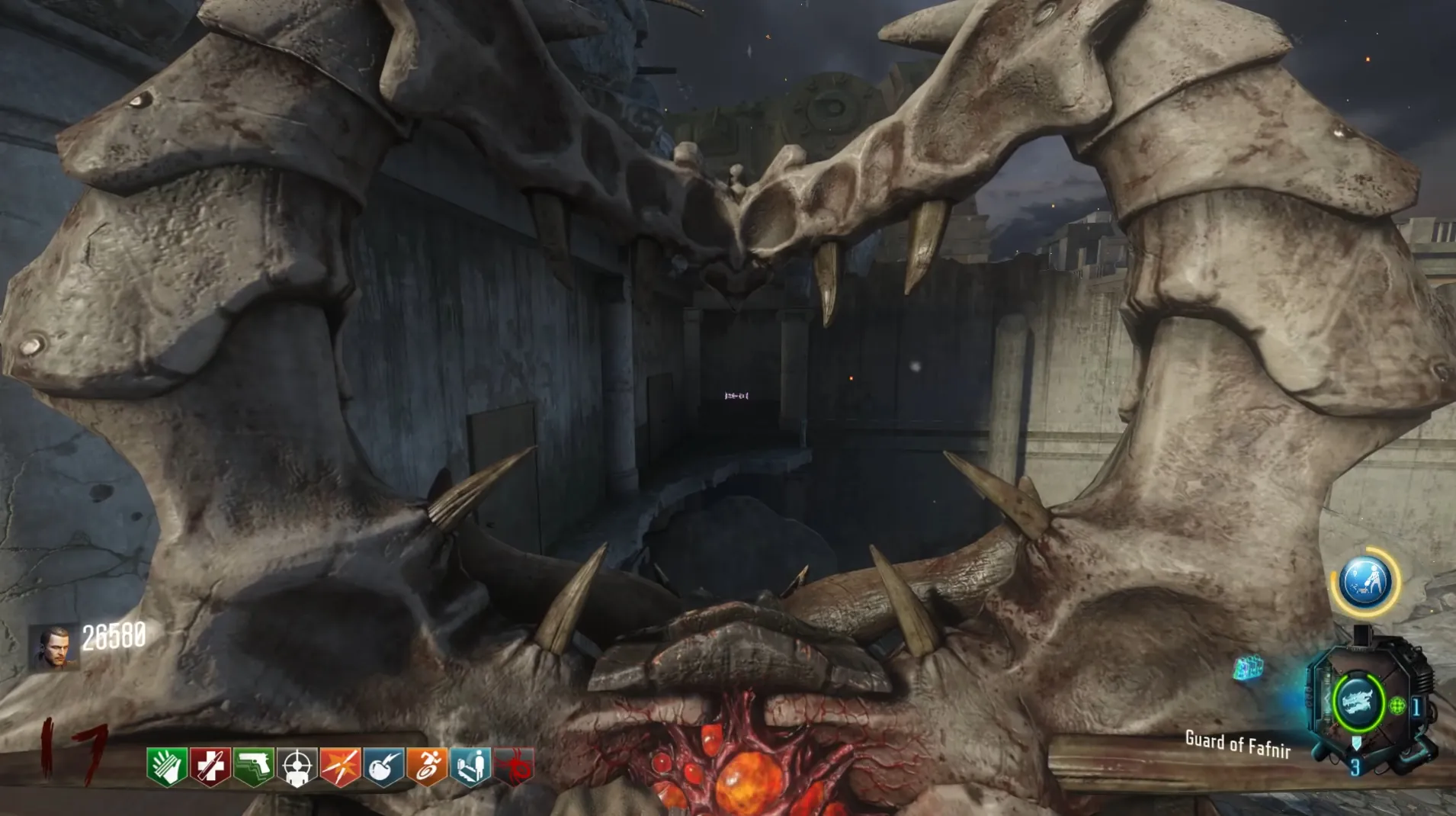The width and height of the screenshot is (1456, 816).
Task: Choose the Stamin-Up running man perk
Action: (x=428, y=766)
